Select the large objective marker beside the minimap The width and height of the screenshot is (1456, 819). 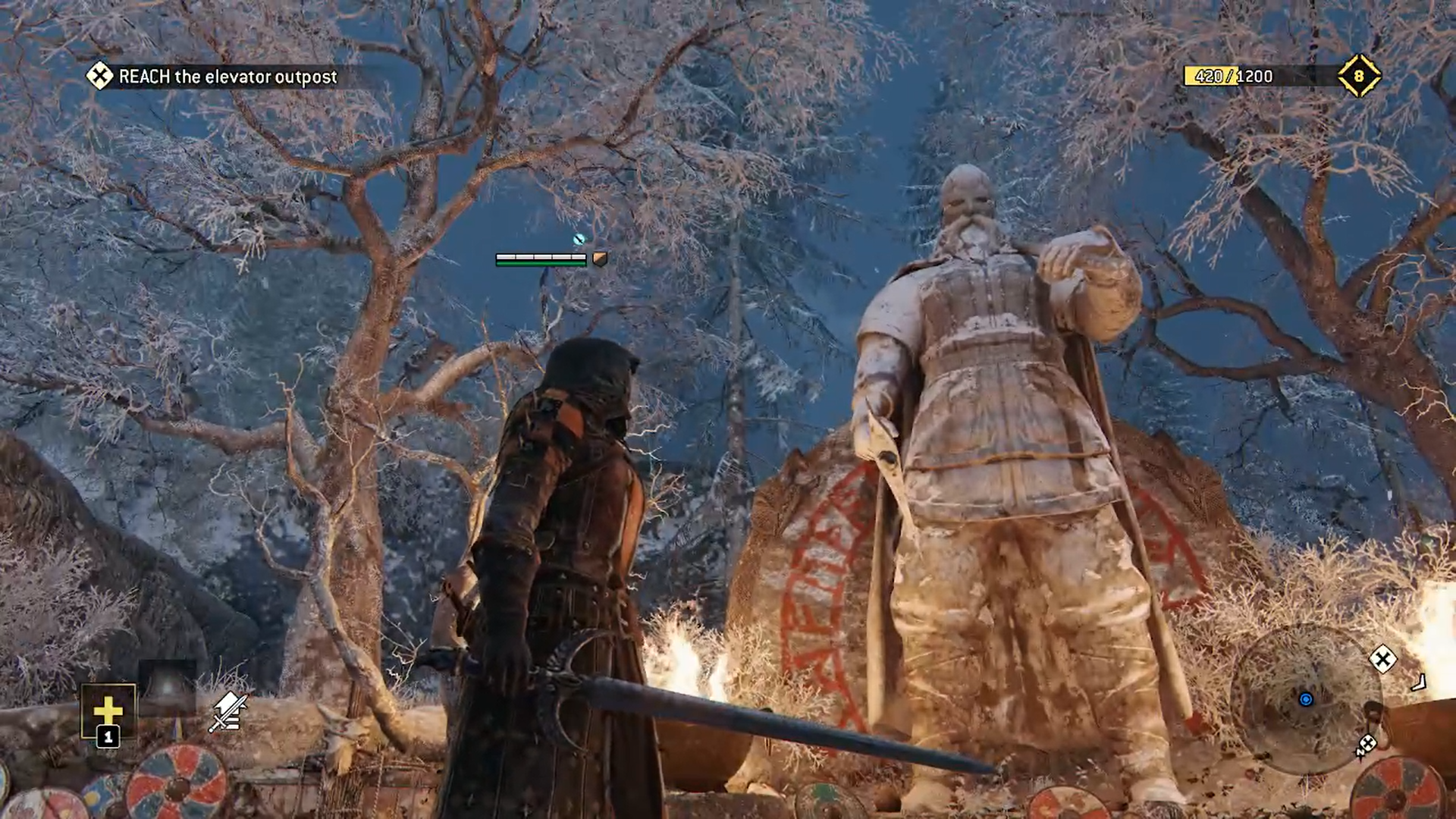(x=1382, y=659)
